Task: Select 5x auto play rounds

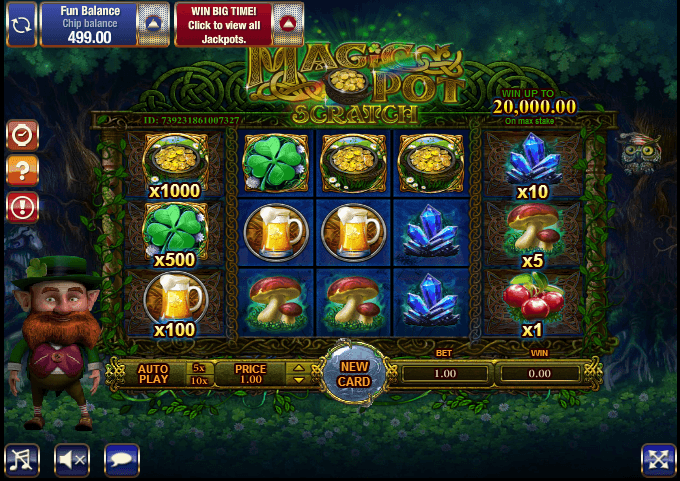Action: [198, 367]
